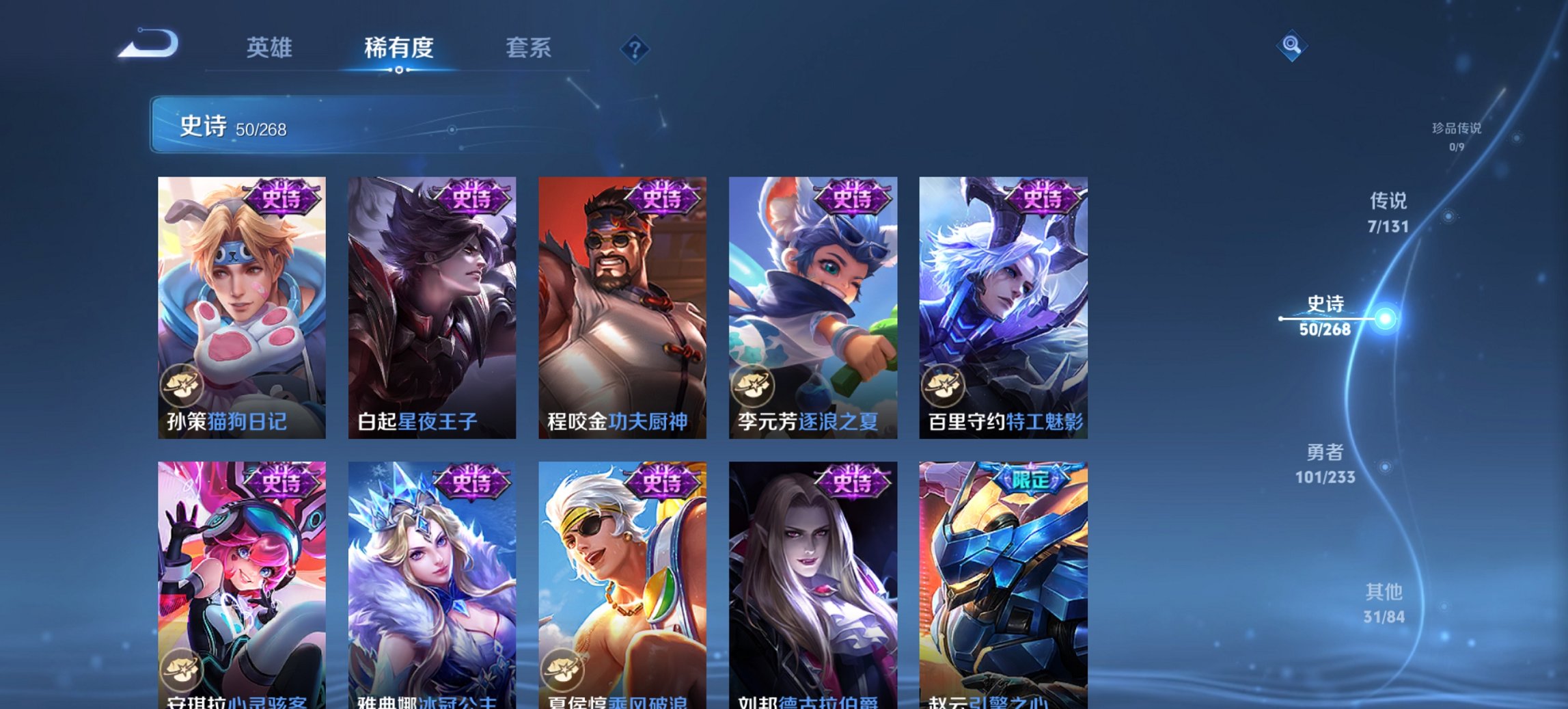Open the help question mark icon
Image resolution: width=1568 pixels, height=709 pixels.
pyautogui.click(x=634, y=48)
